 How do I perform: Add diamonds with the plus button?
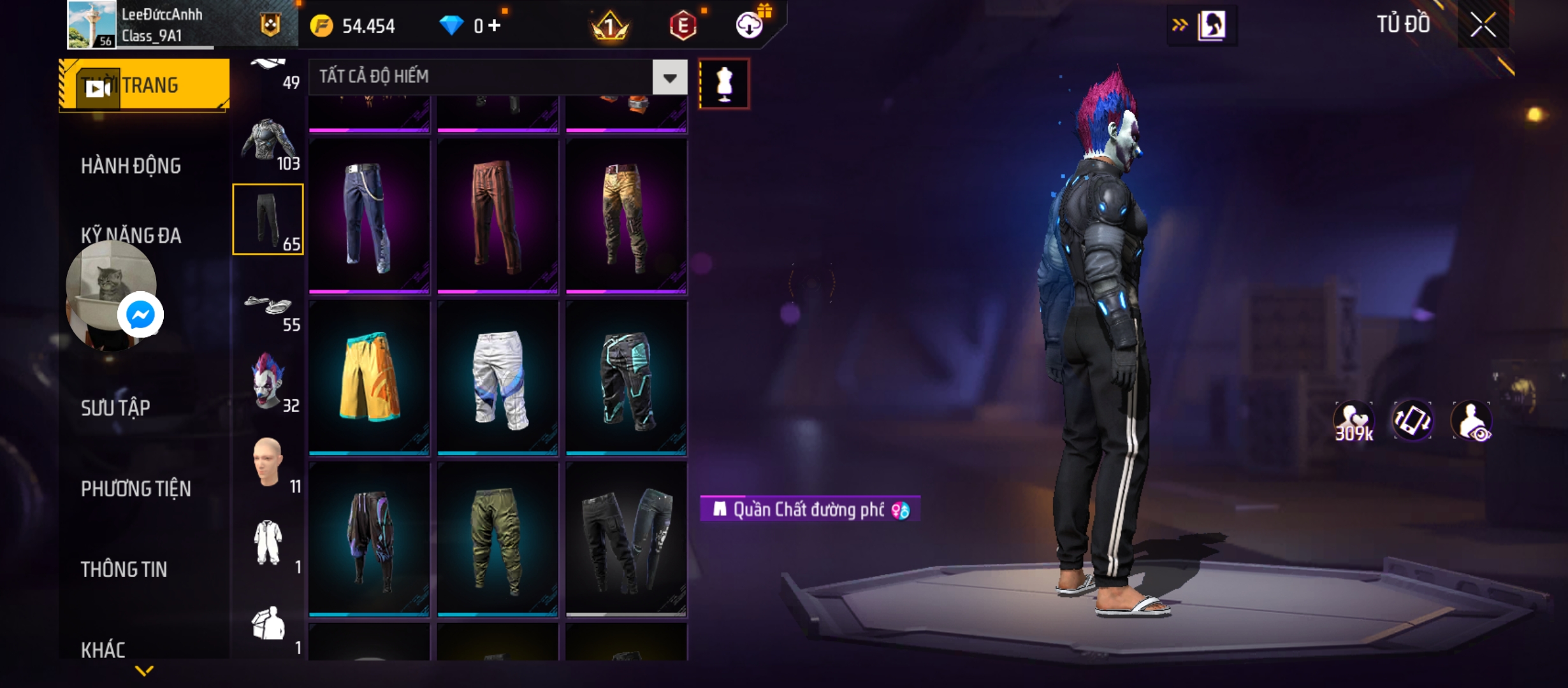495,26
